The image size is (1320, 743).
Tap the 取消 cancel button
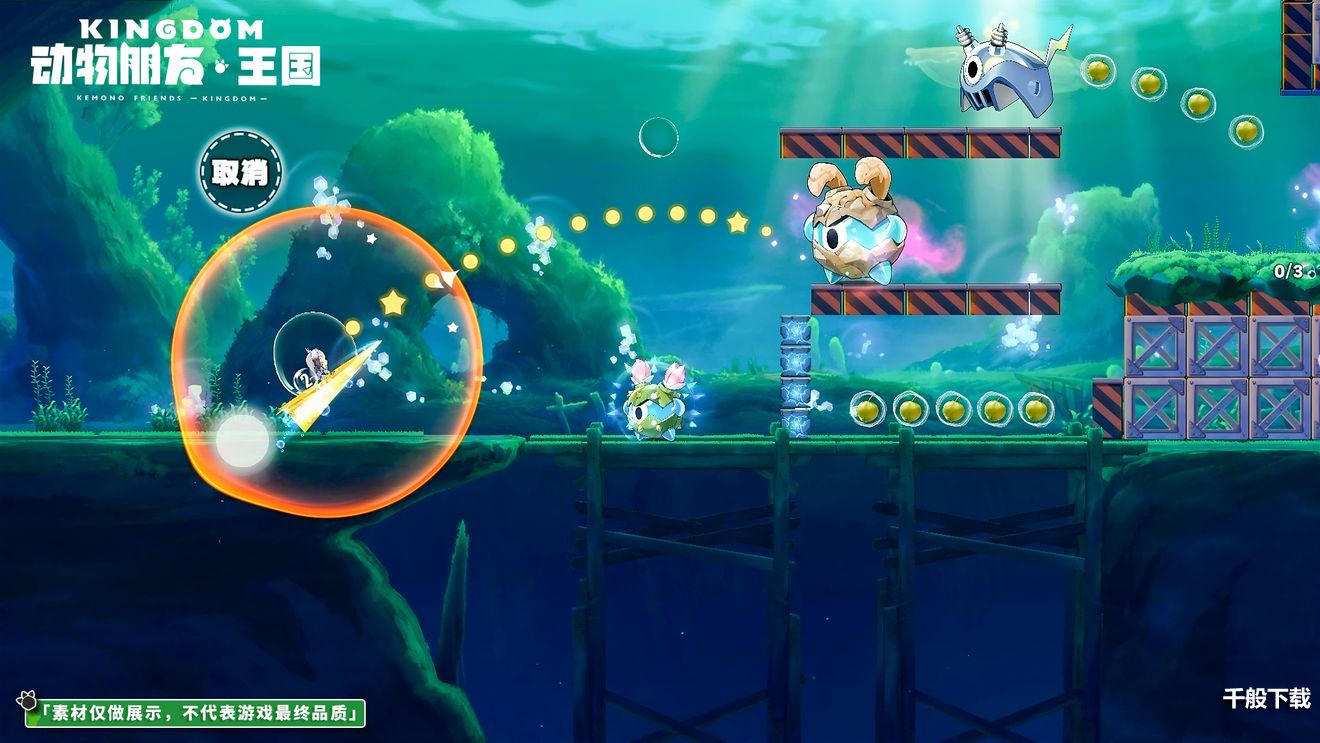point(240,172)
